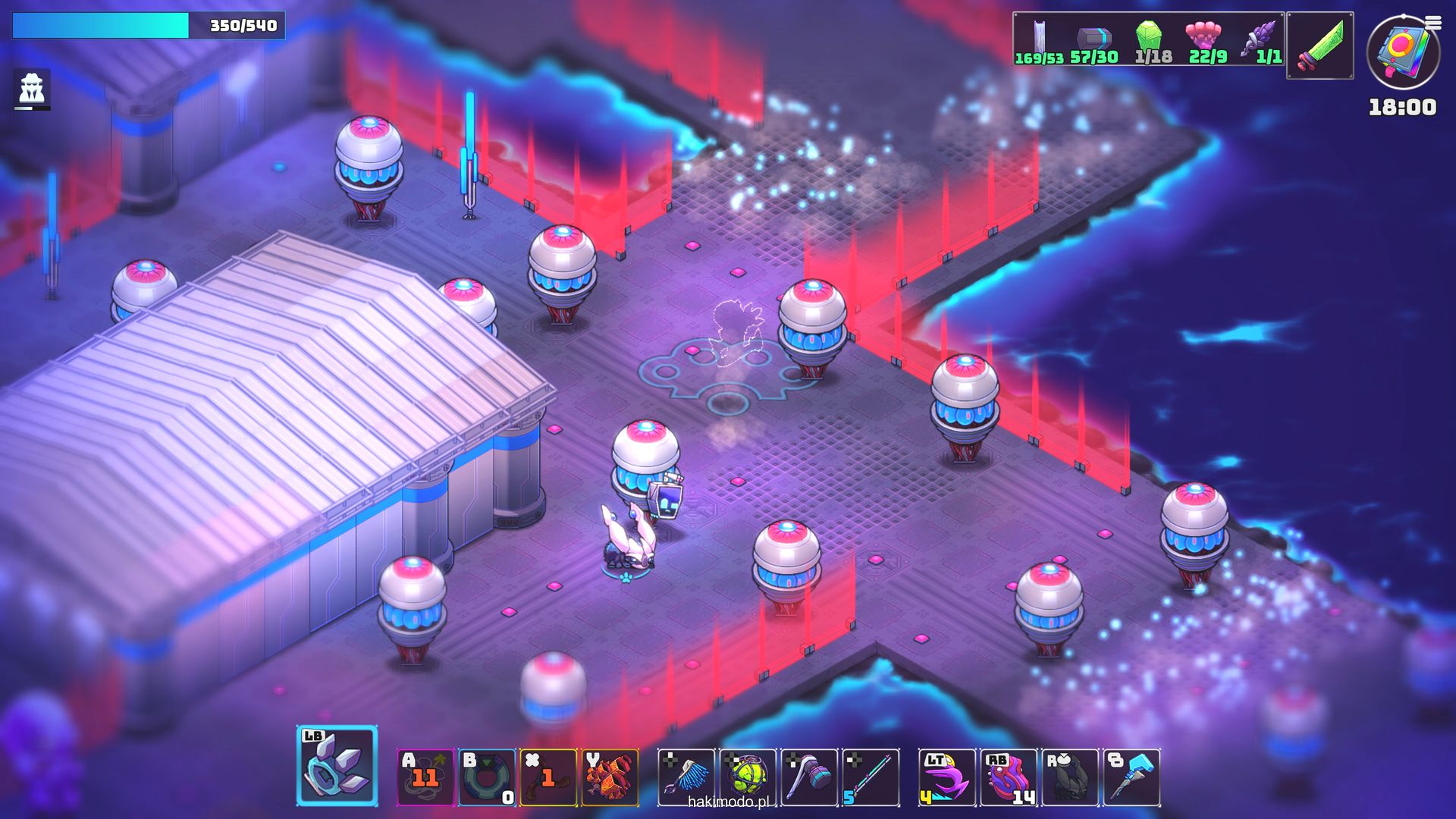Select the crystal gauntlet slot in the hotbar
The width and height of the screenshot is (1456, 819).
tap(337, 766)
